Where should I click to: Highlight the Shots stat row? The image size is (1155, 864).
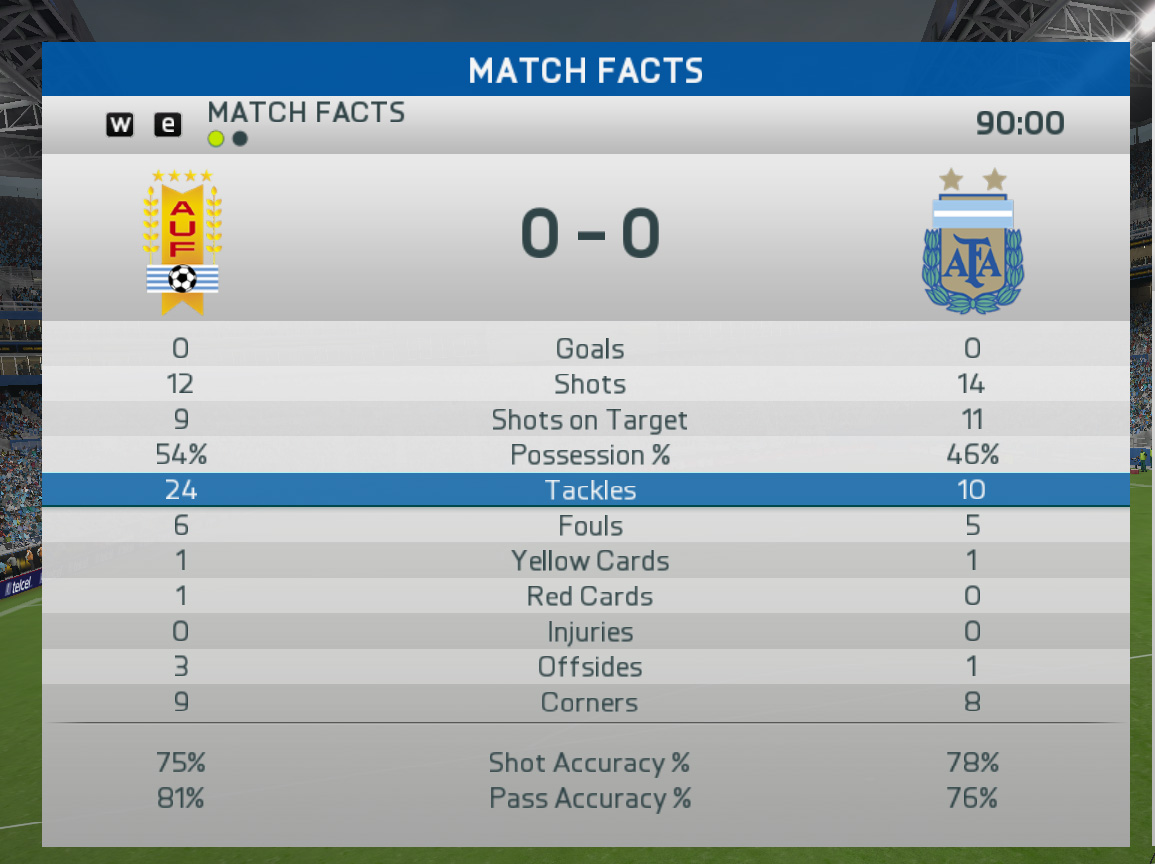[589, 384]
